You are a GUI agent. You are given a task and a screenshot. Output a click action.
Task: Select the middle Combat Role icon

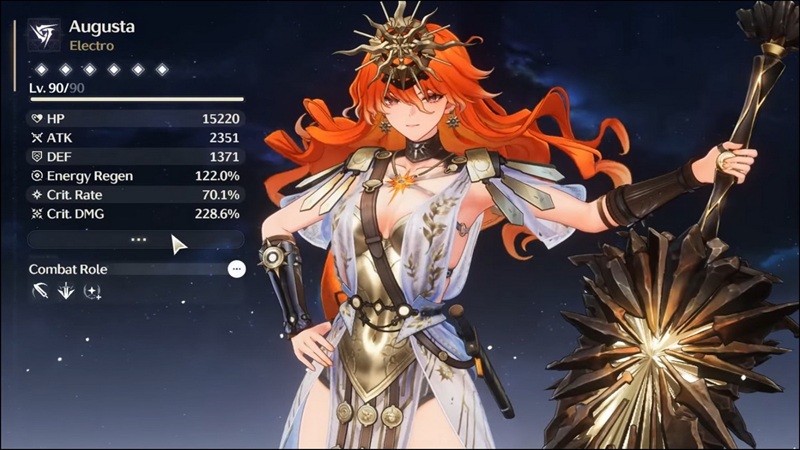point(66,291)
